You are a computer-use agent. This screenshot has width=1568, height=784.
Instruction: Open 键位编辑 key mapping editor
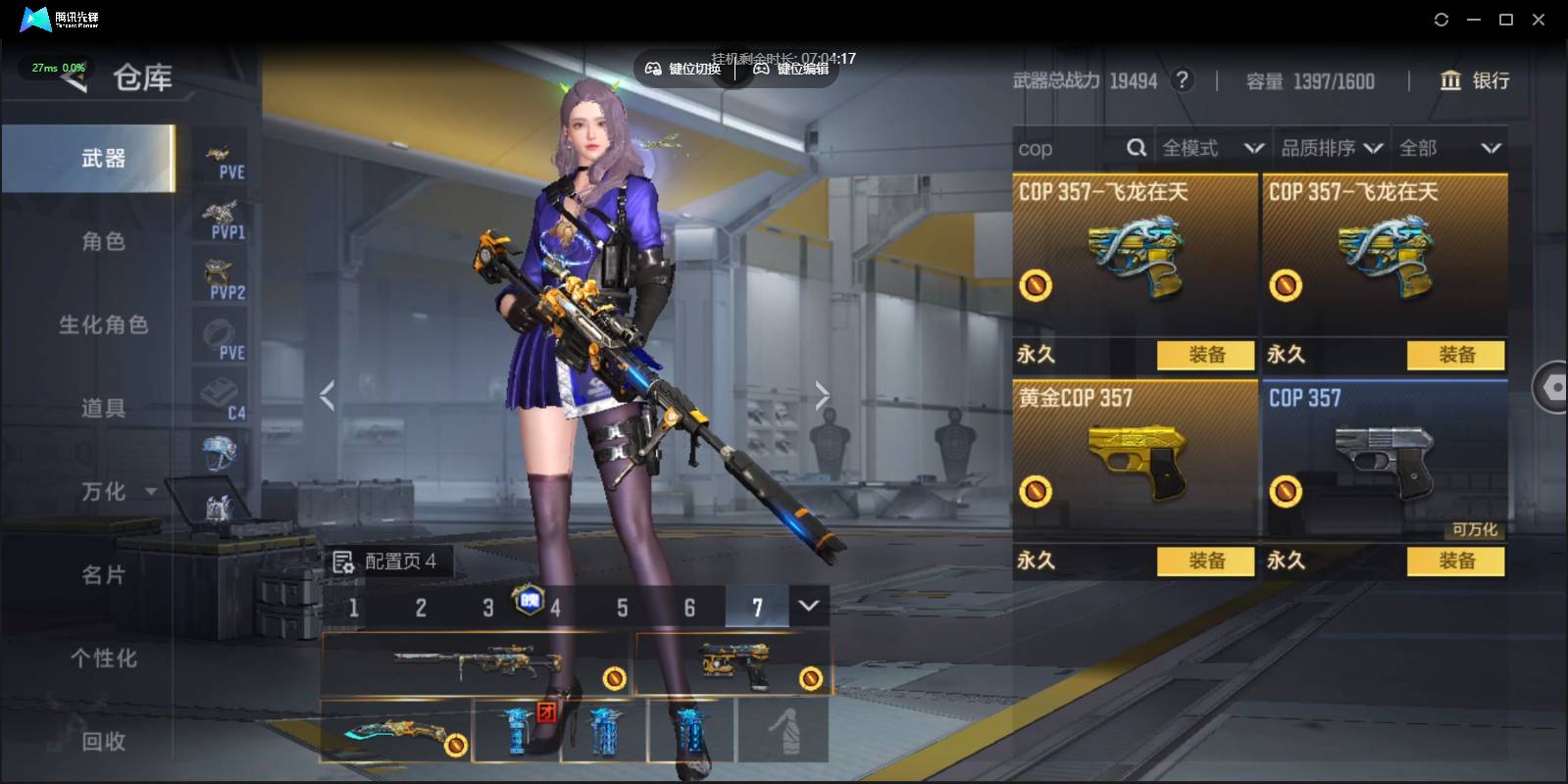tap(791, 69)
